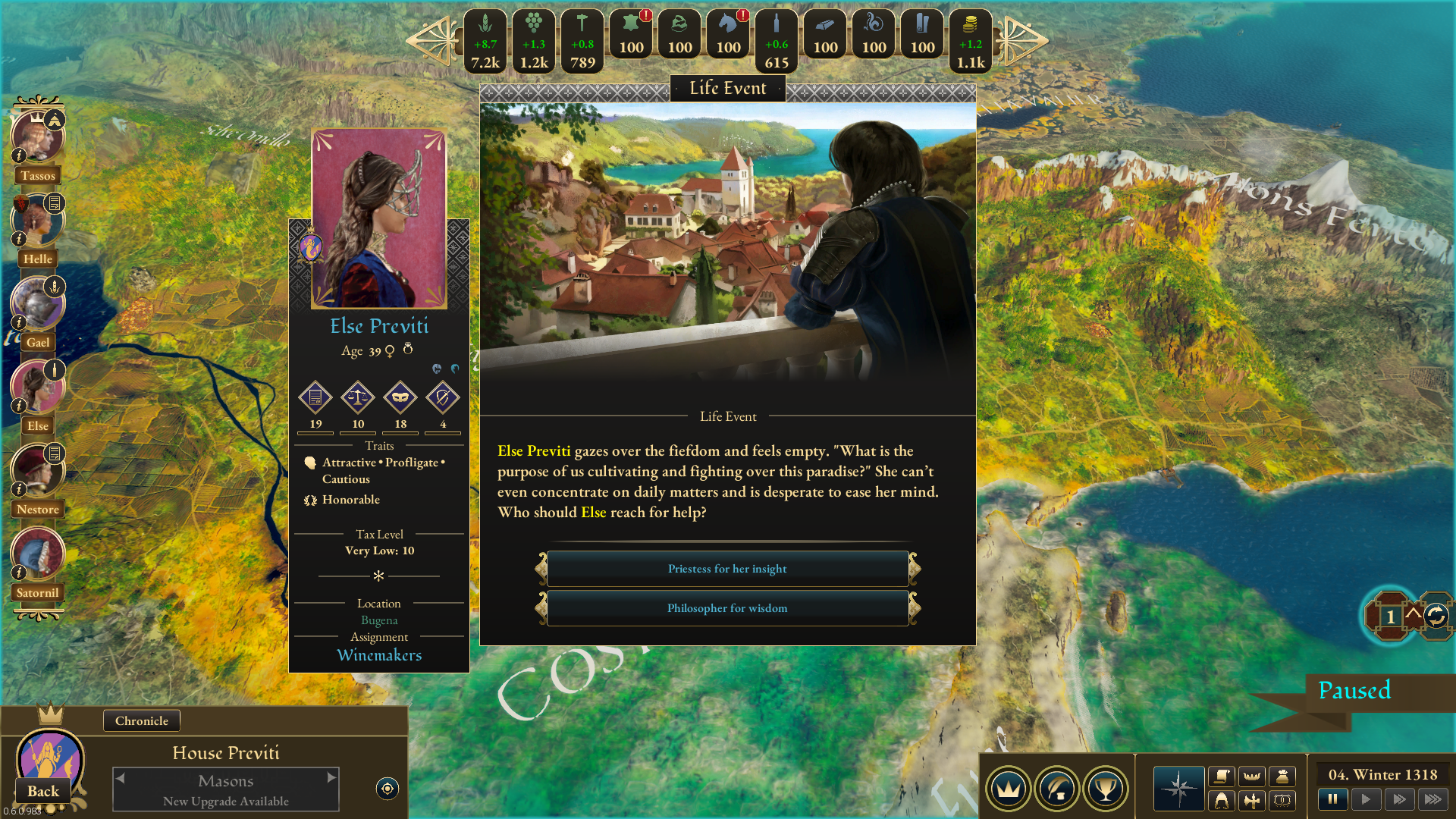1456x819 pixels.
Task: Show next item after Masons
Action: point(331,777)
